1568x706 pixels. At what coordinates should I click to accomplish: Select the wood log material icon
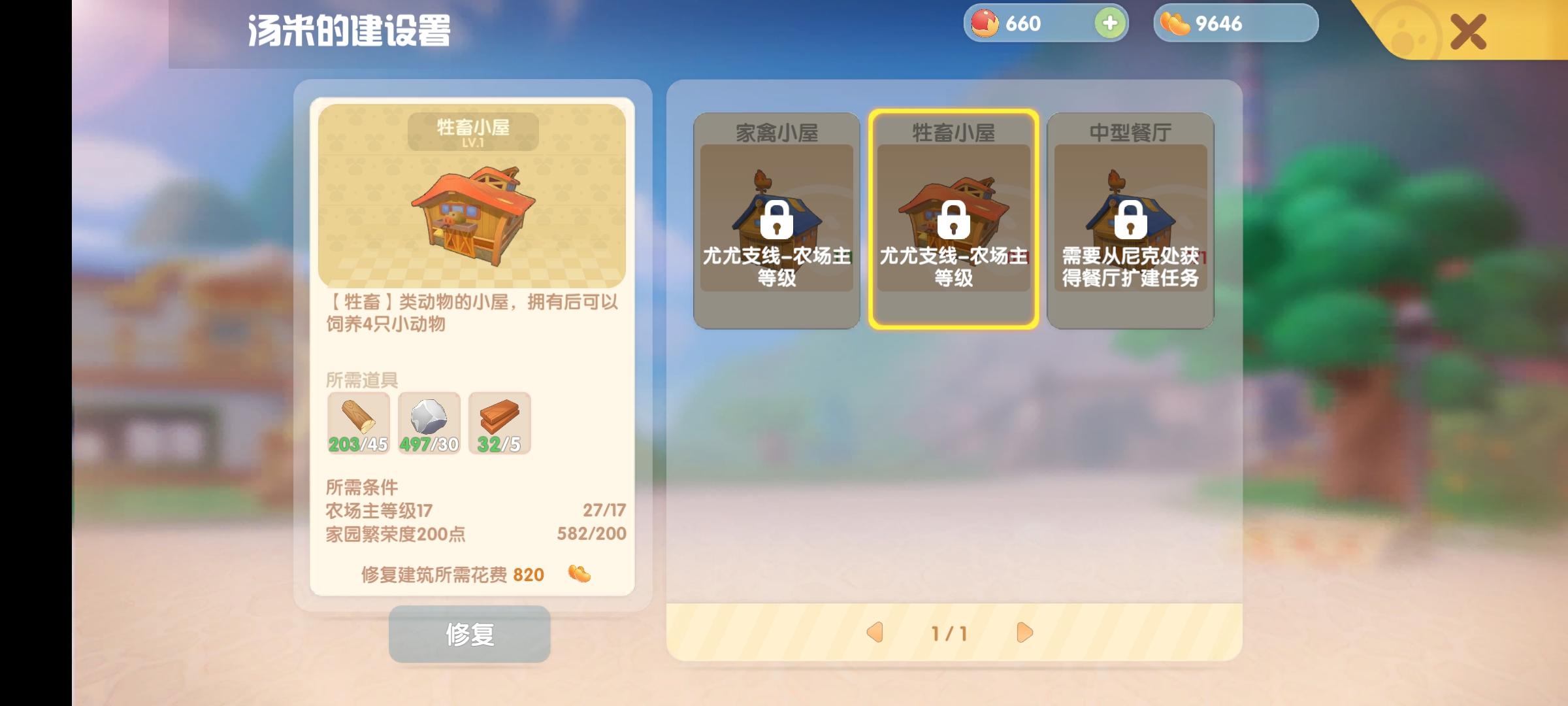click(x=358, y=422)
